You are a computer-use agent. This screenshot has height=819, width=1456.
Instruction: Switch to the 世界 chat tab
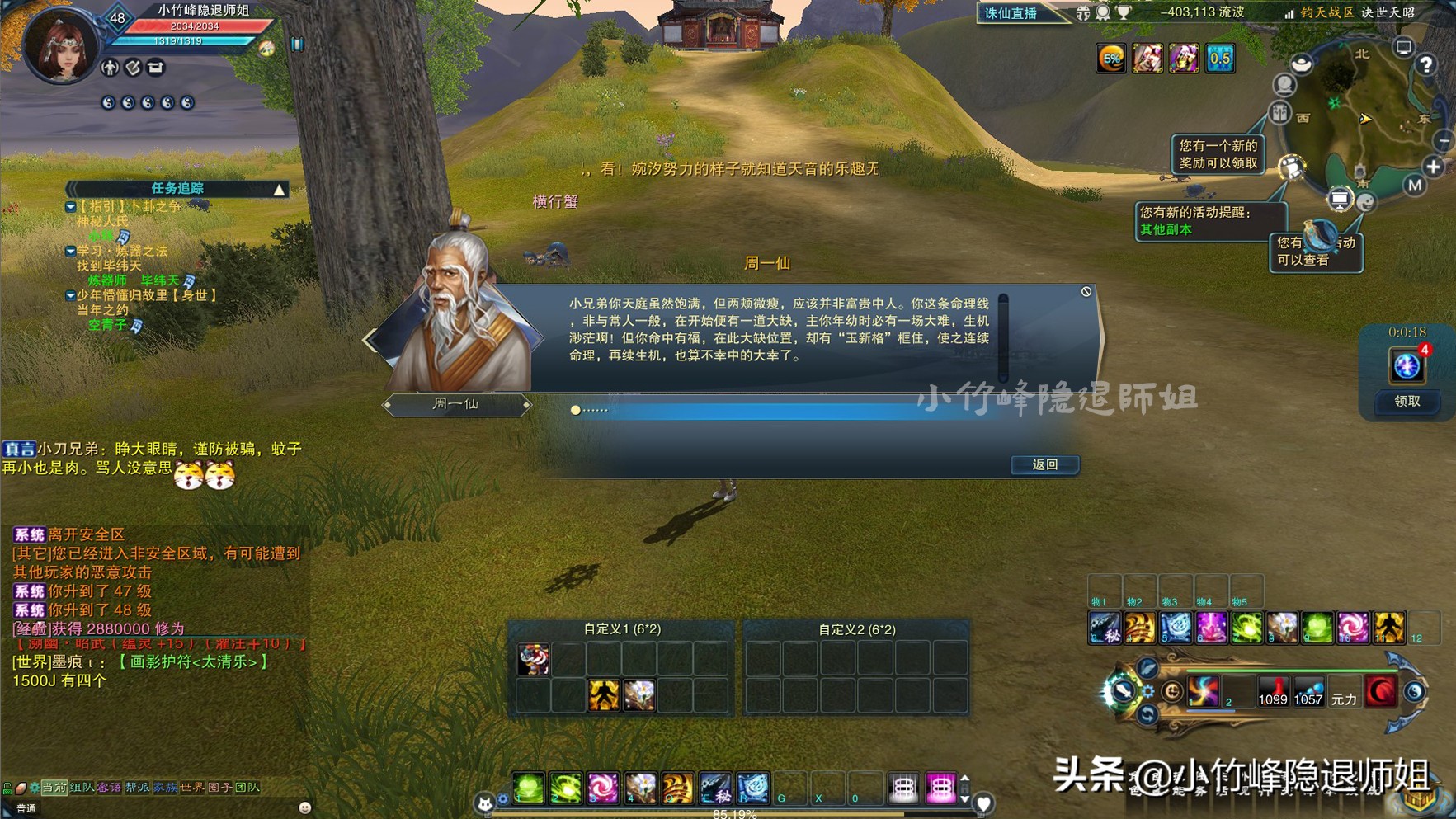point(191,788)
